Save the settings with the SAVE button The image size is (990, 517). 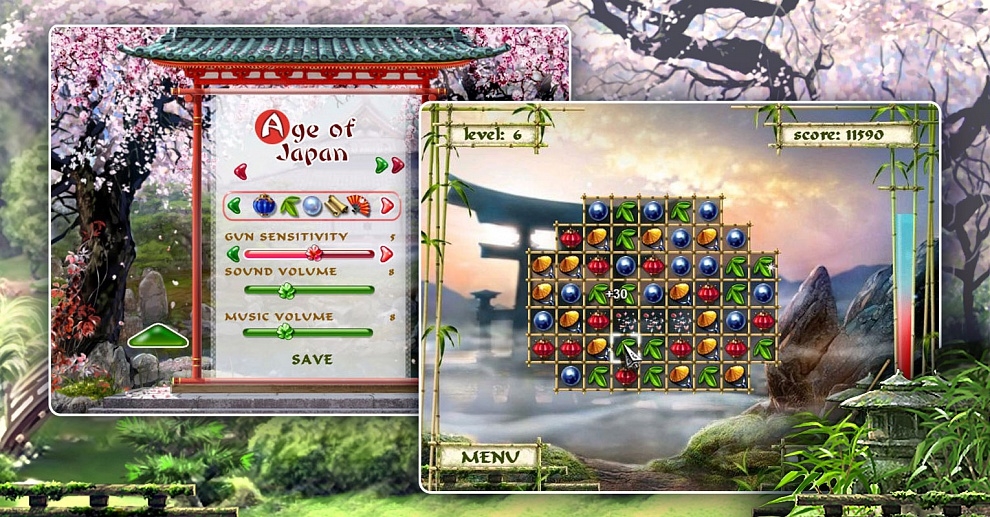pyautogui.click(x=312, y=359)
